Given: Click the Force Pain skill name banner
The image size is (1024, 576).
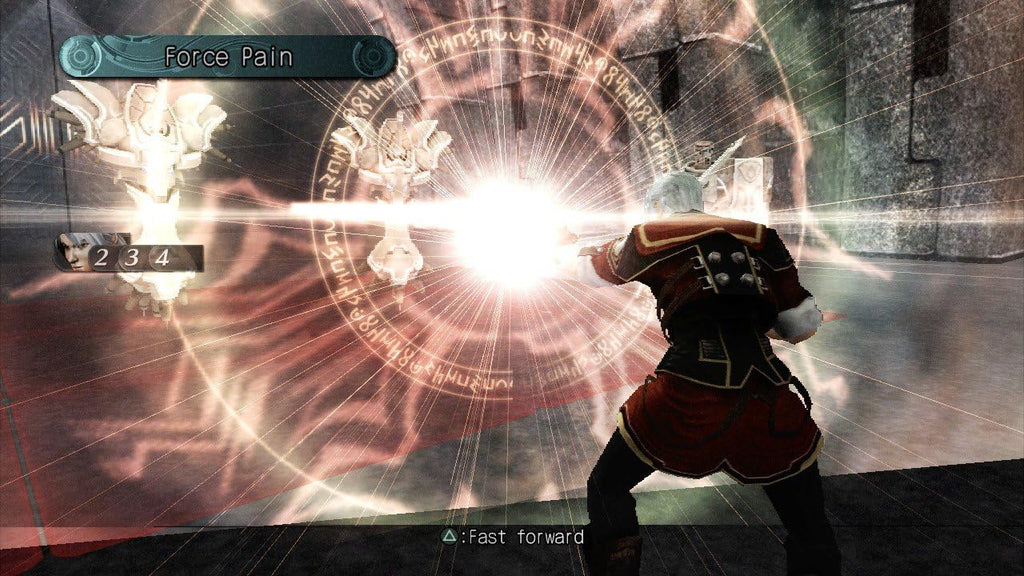Looking at the screenshot, I should [228, 57].
